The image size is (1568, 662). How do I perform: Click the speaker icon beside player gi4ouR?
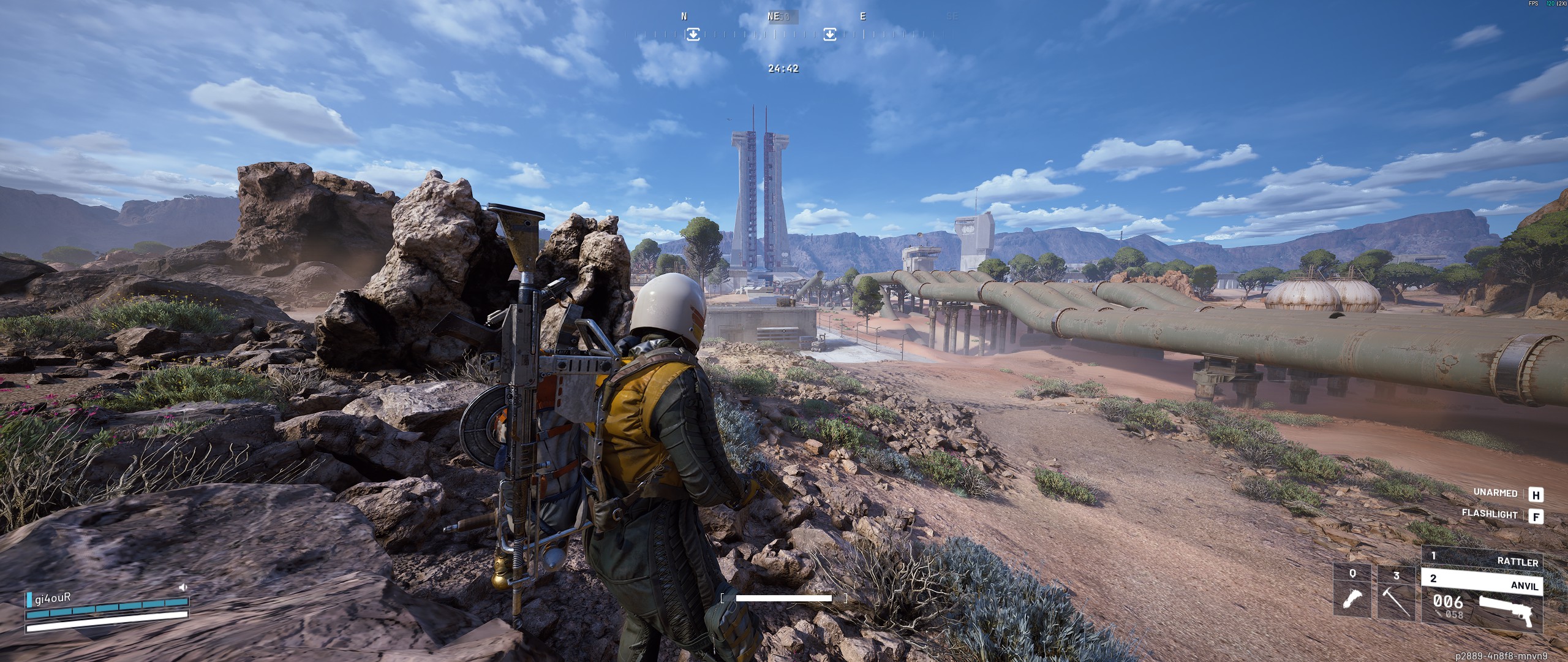click(x=183, y=587)
